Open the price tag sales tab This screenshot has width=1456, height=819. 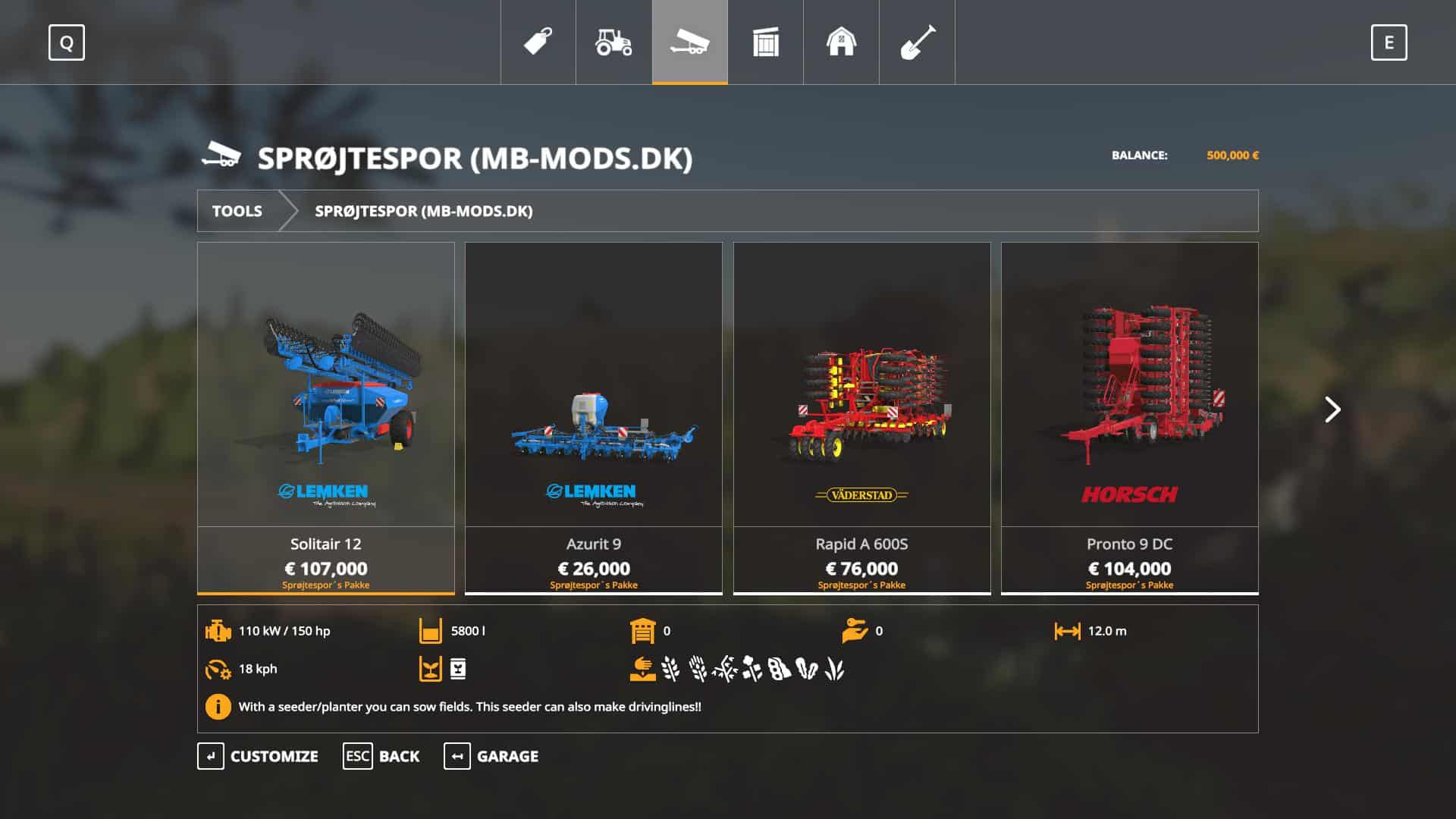(538, 42)
